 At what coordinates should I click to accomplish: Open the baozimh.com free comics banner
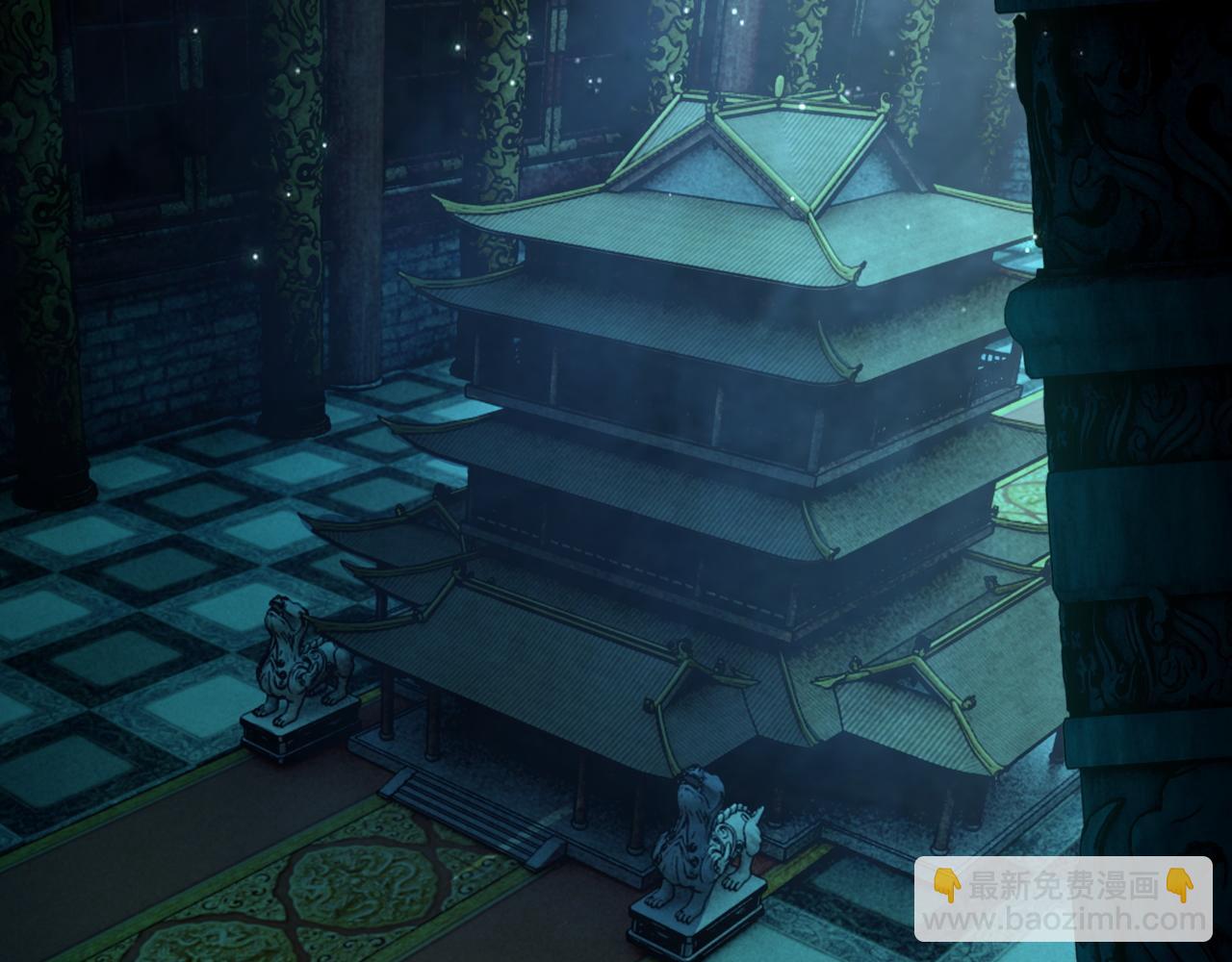pos(1063,899)
